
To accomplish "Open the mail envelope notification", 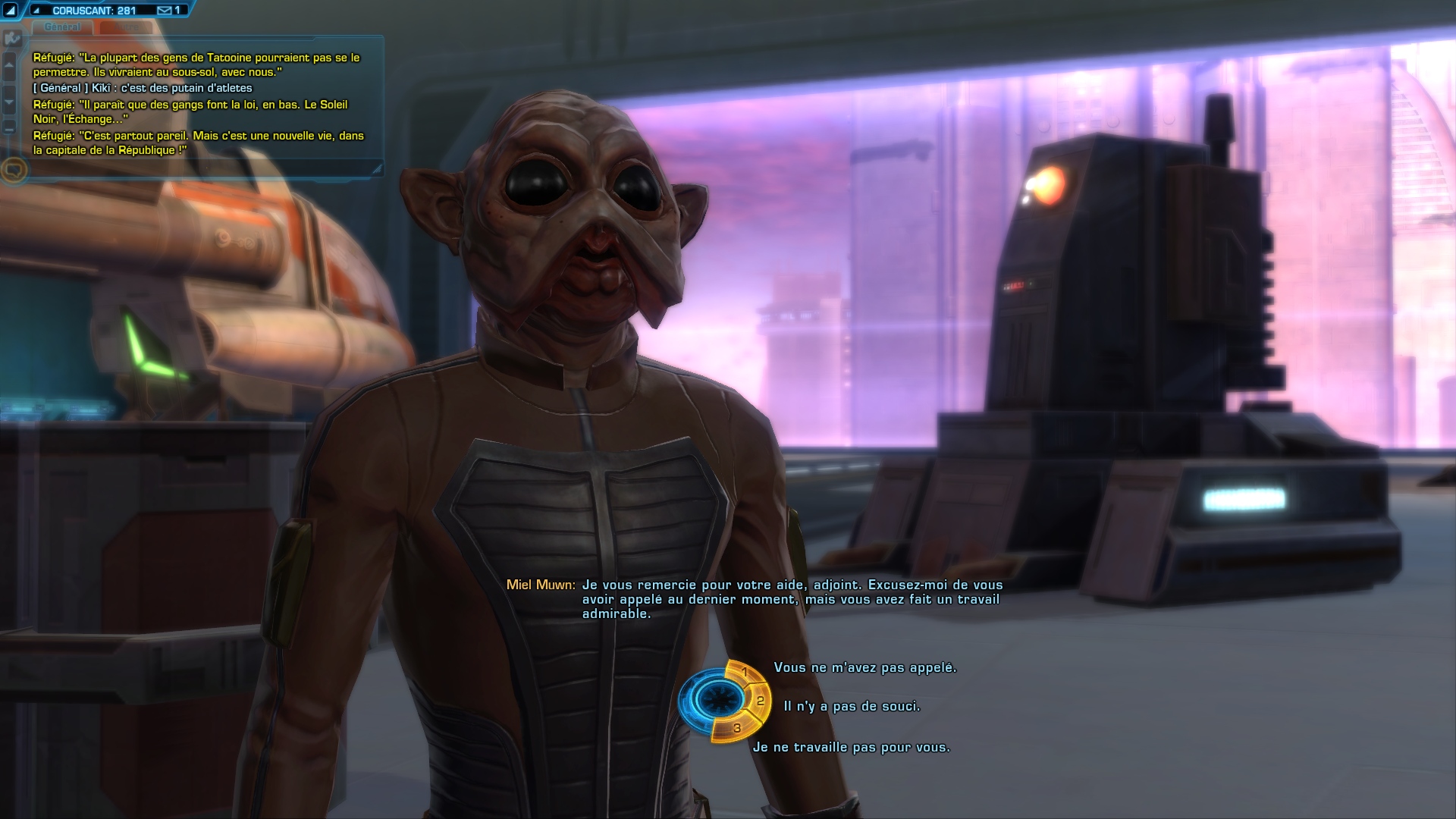I will coord(165,11).
